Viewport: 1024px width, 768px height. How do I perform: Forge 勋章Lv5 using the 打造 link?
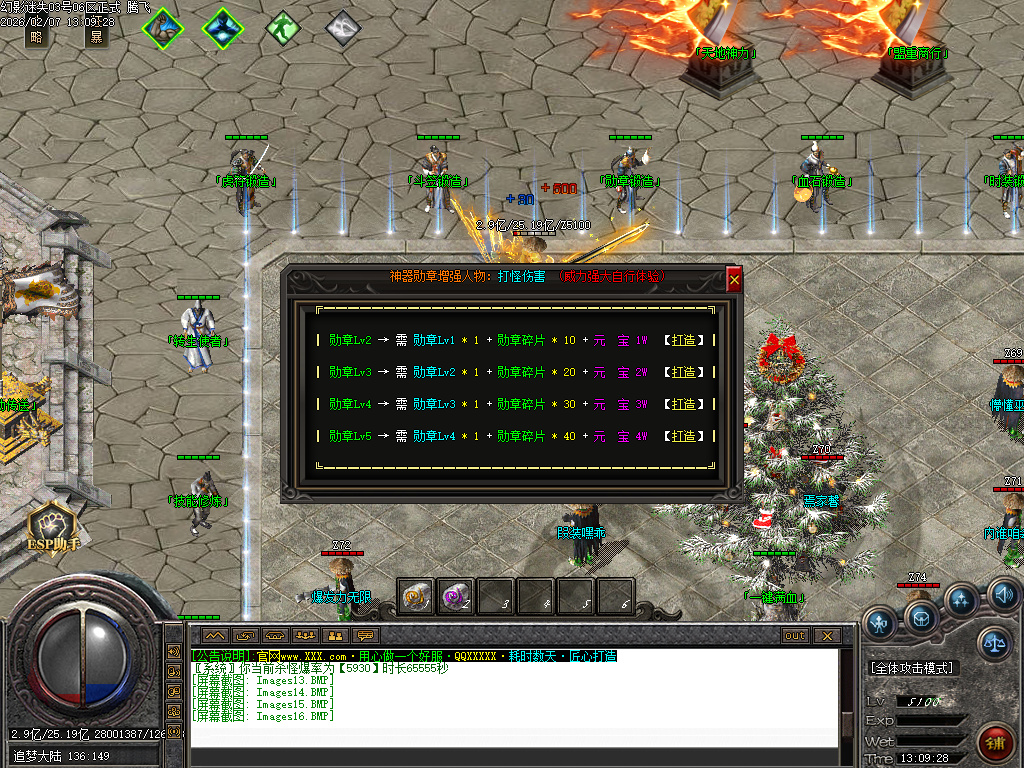pos(683,436)
